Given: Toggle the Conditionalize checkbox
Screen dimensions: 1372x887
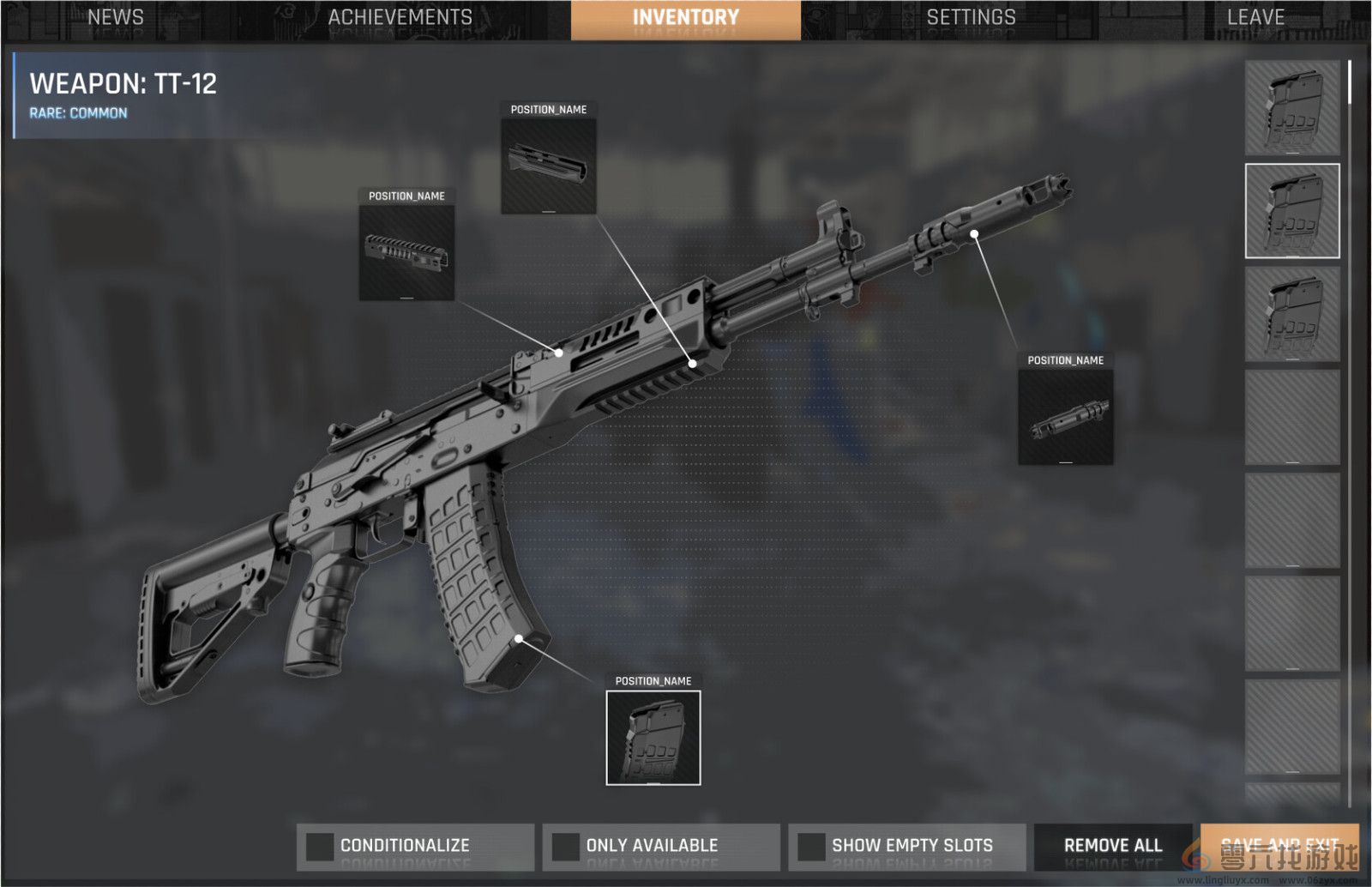Looking at the screenshot, I should pos(320,846).
